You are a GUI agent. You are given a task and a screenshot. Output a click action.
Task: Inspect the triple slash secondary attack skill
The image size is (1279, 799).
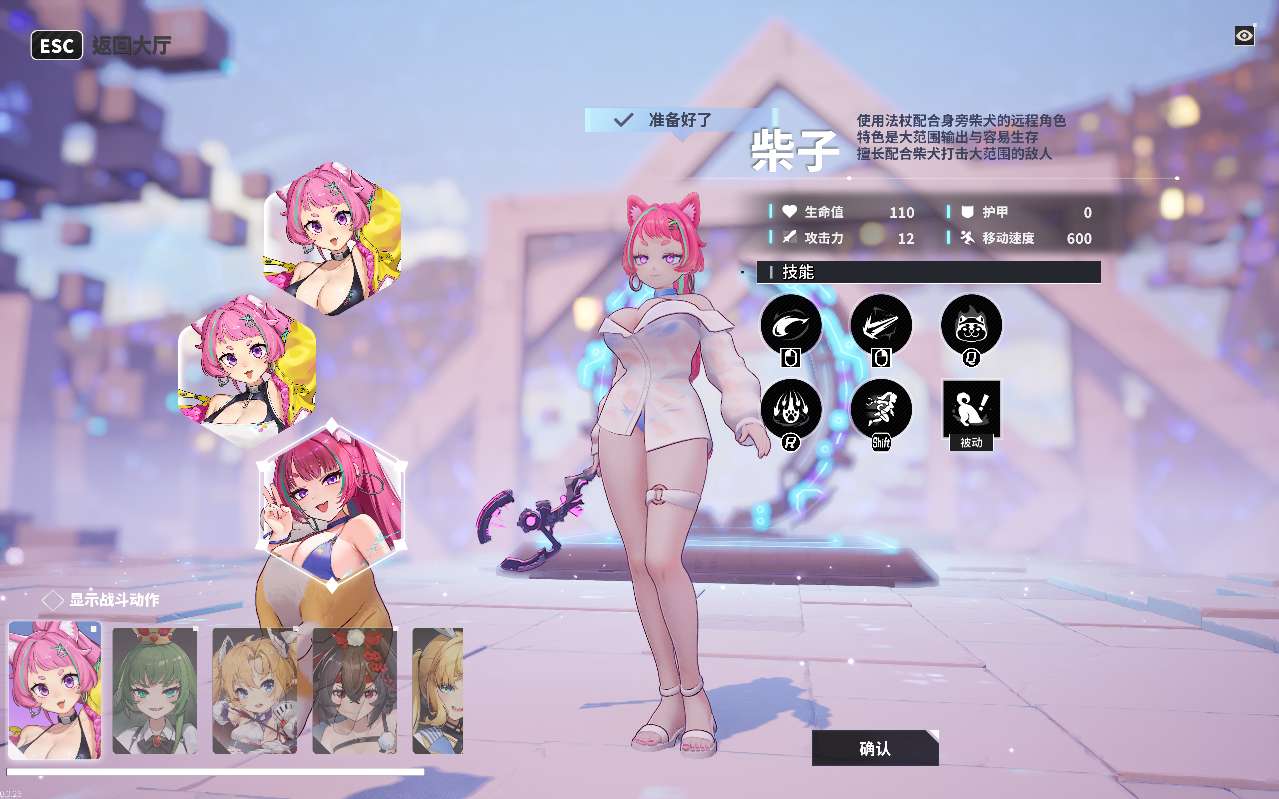click(881, 325)
